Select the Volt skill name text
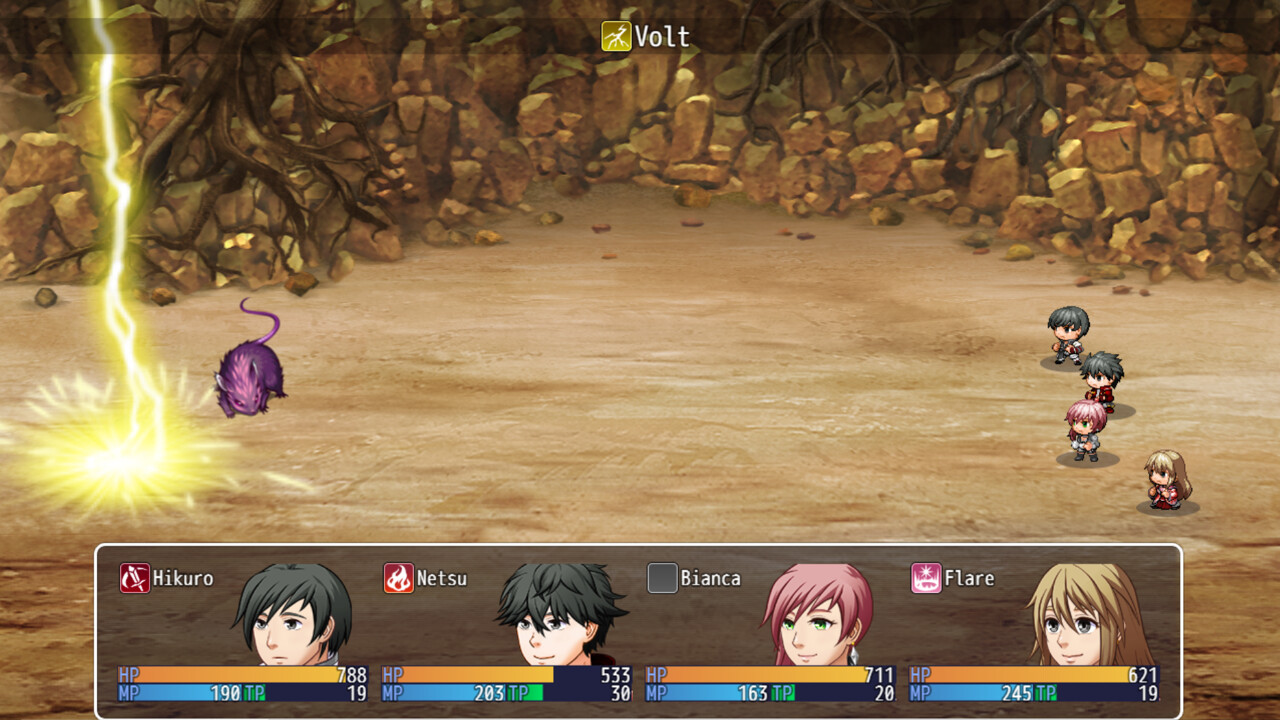 pos(660,35)
